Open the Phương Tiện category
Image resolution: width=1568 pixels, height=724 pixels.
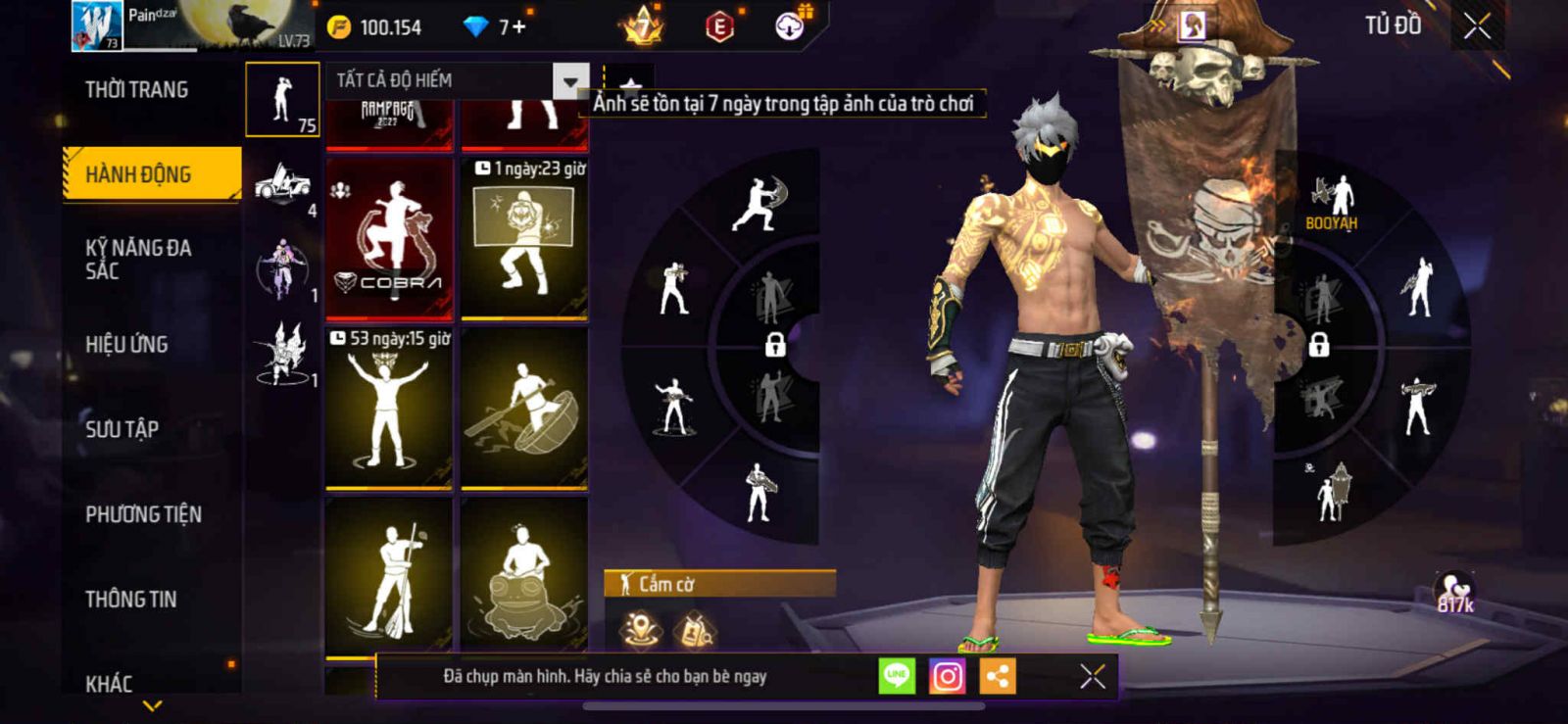(x=143, y=513)
